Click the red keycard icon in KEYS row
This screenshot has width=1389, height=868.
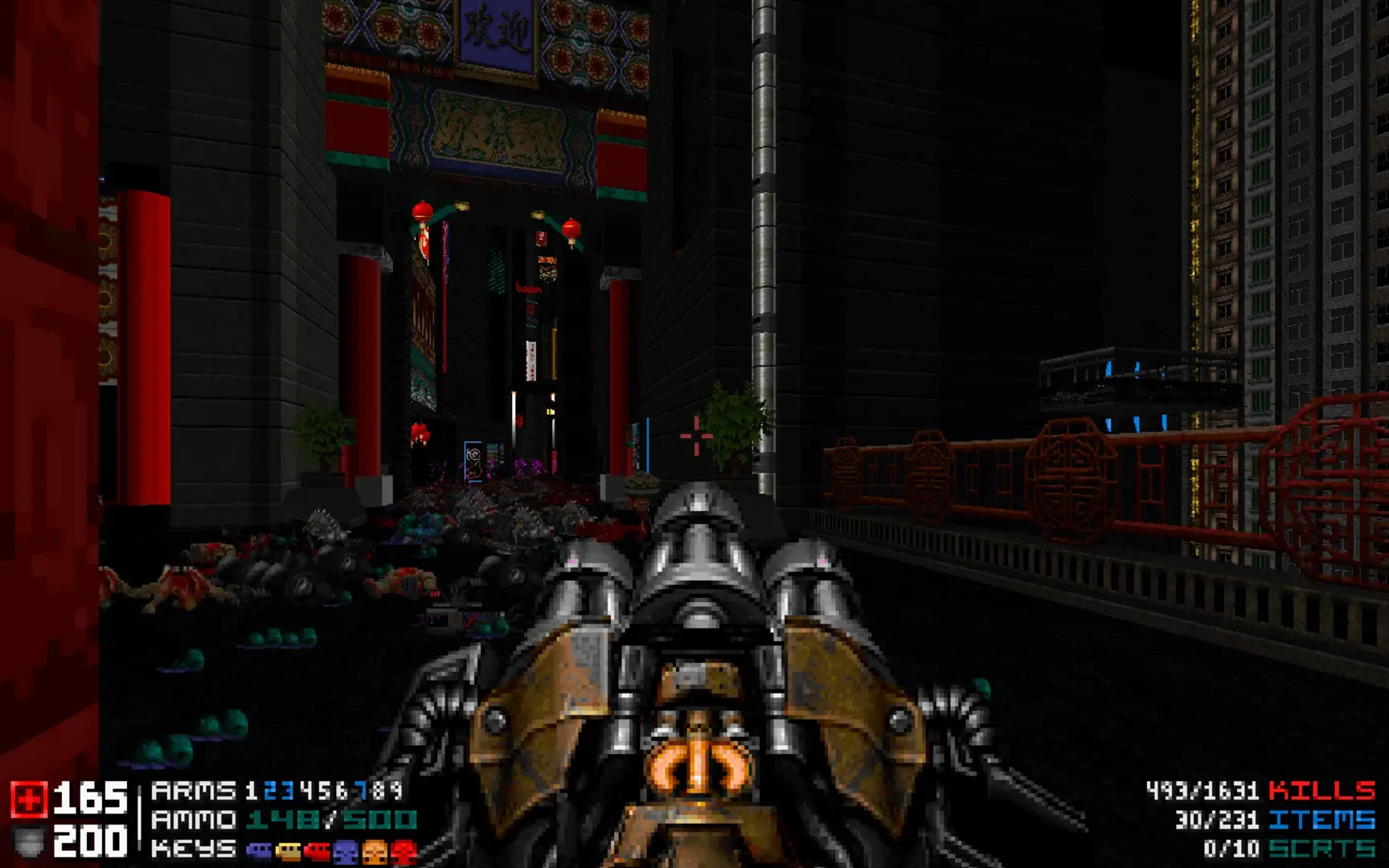coord(317,852)
